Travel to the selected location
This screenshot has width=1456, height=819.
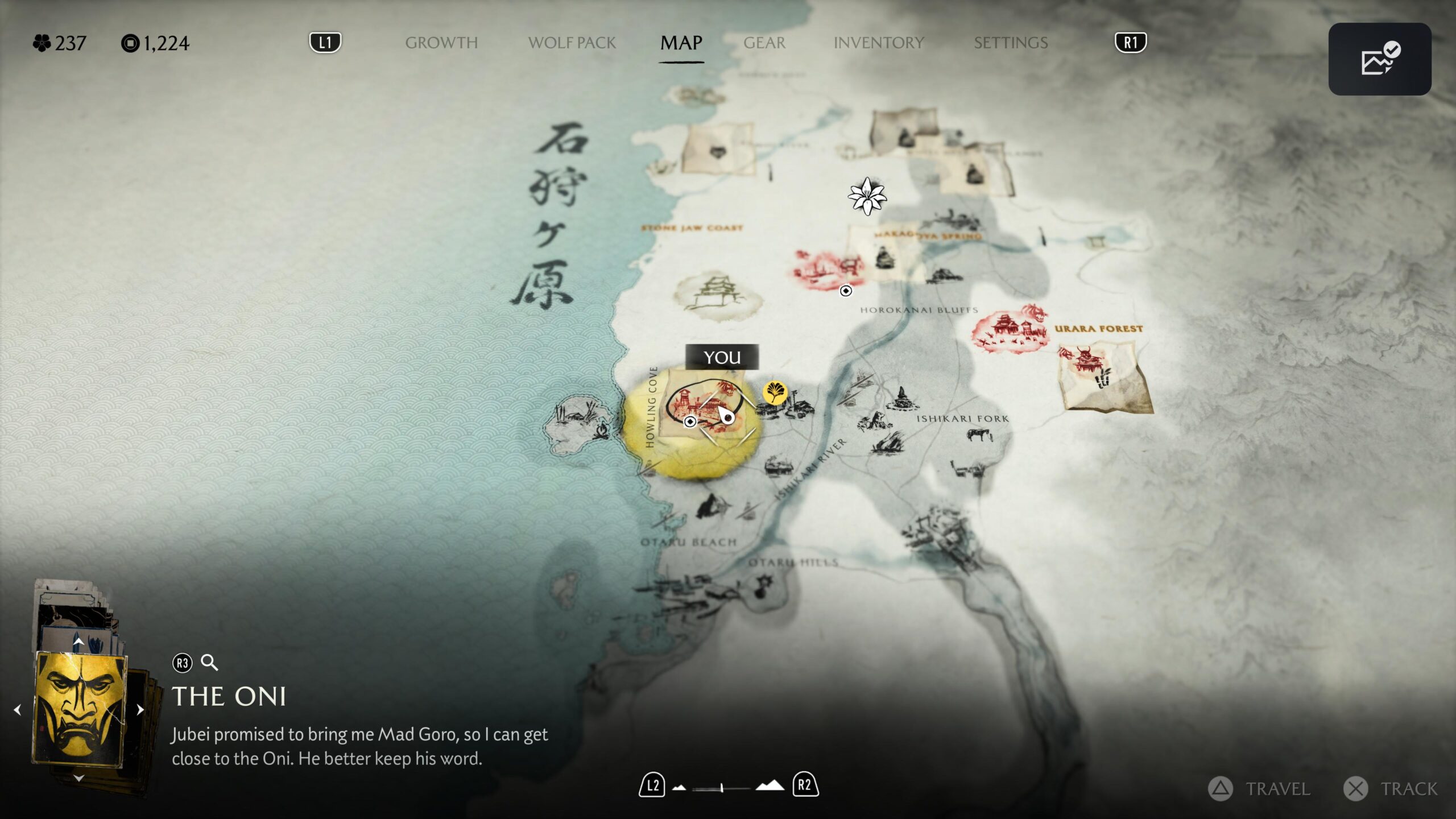(1259, 789)
